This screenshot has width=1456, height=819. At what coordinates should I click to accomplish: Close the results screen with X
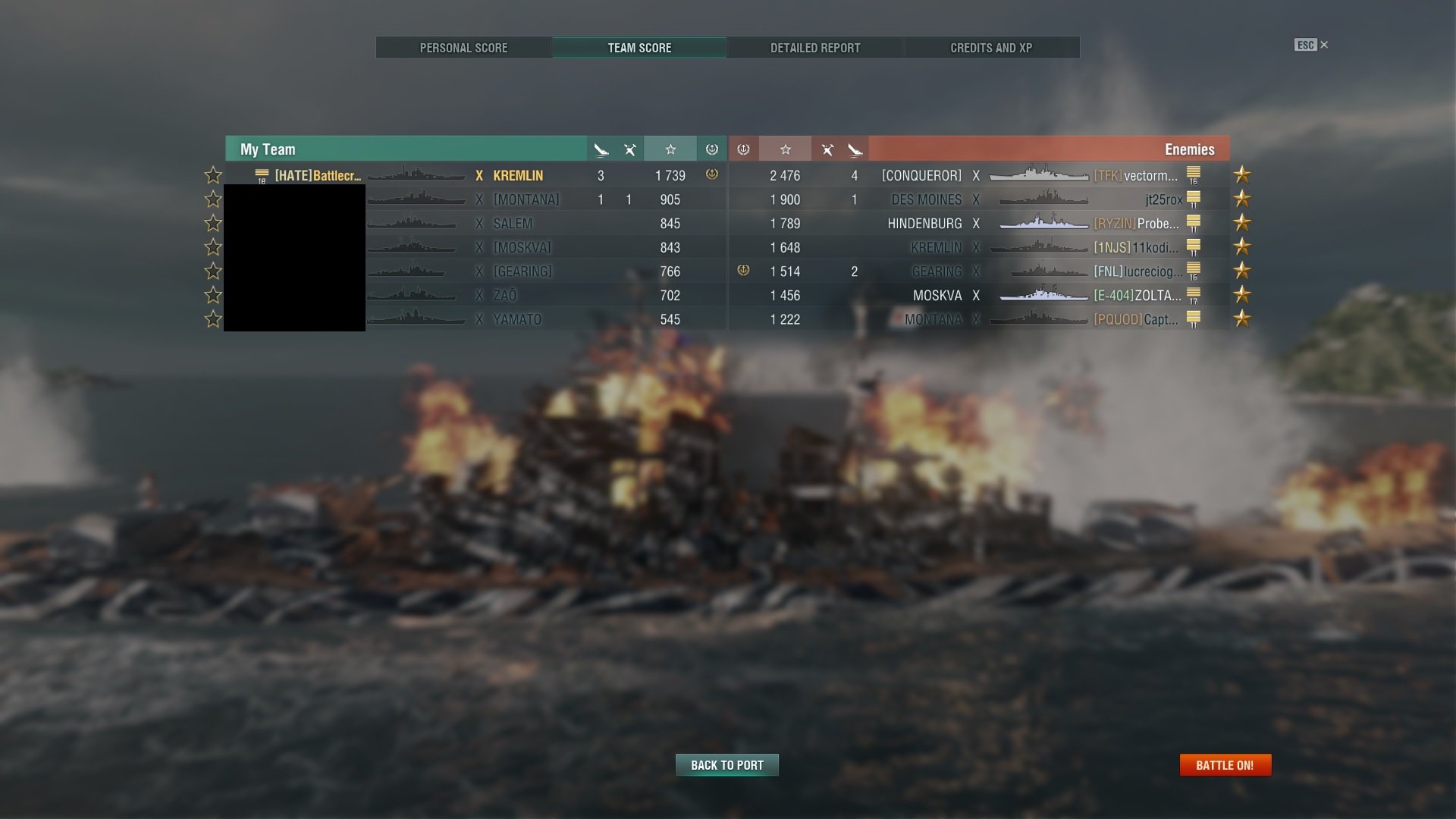1324,45
